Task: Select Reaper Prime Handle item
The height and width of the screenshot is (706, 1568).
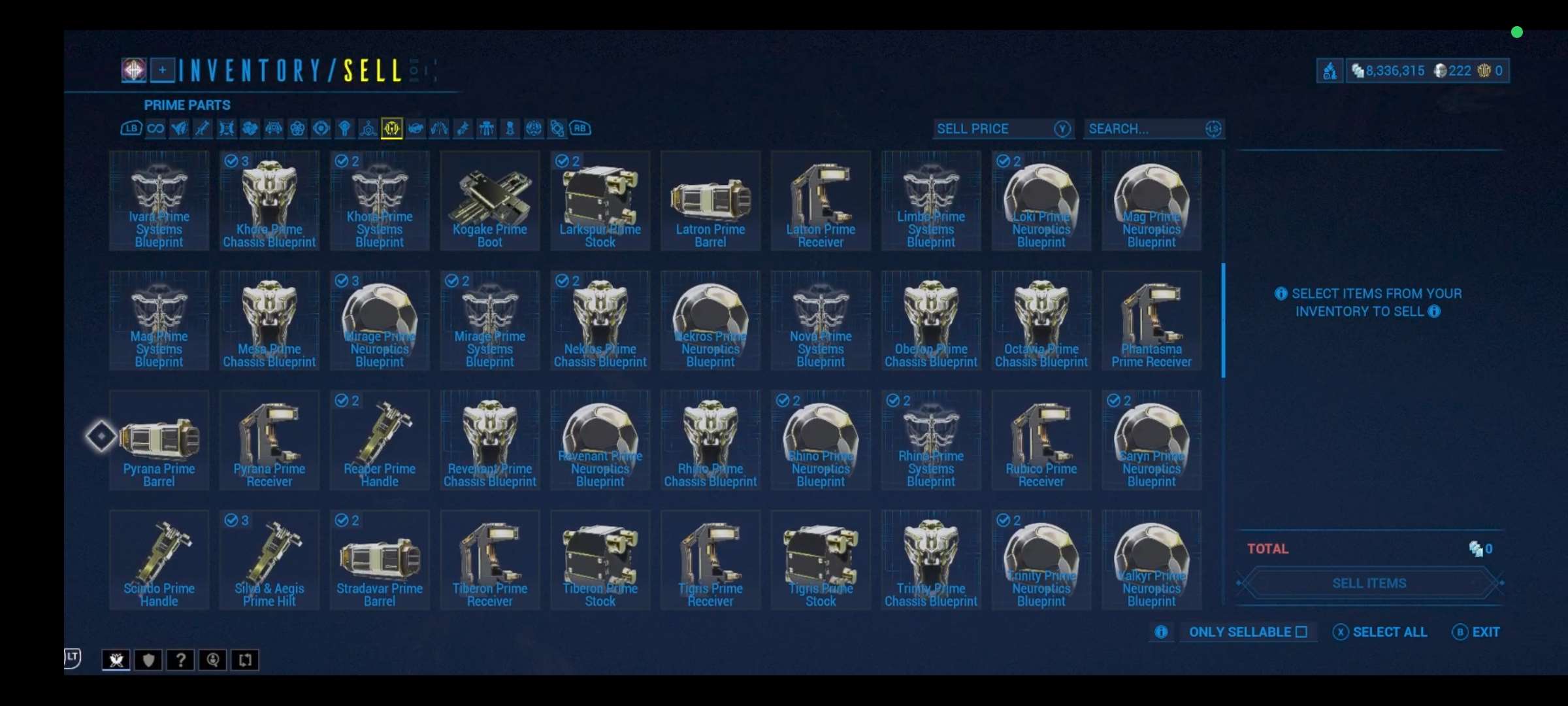Action: pyautogui.click(x=380, y=440)
